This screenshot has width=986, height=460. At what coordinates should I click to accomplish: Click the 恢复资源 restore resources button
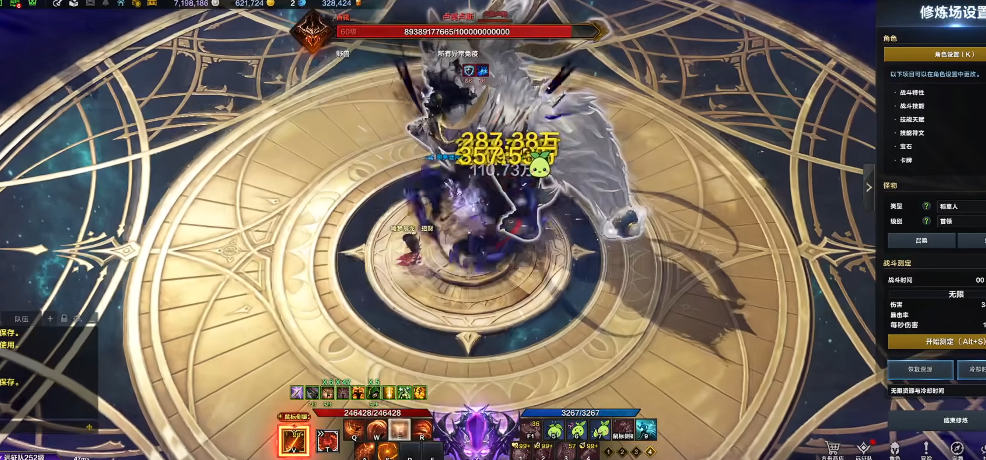(919, 370)
